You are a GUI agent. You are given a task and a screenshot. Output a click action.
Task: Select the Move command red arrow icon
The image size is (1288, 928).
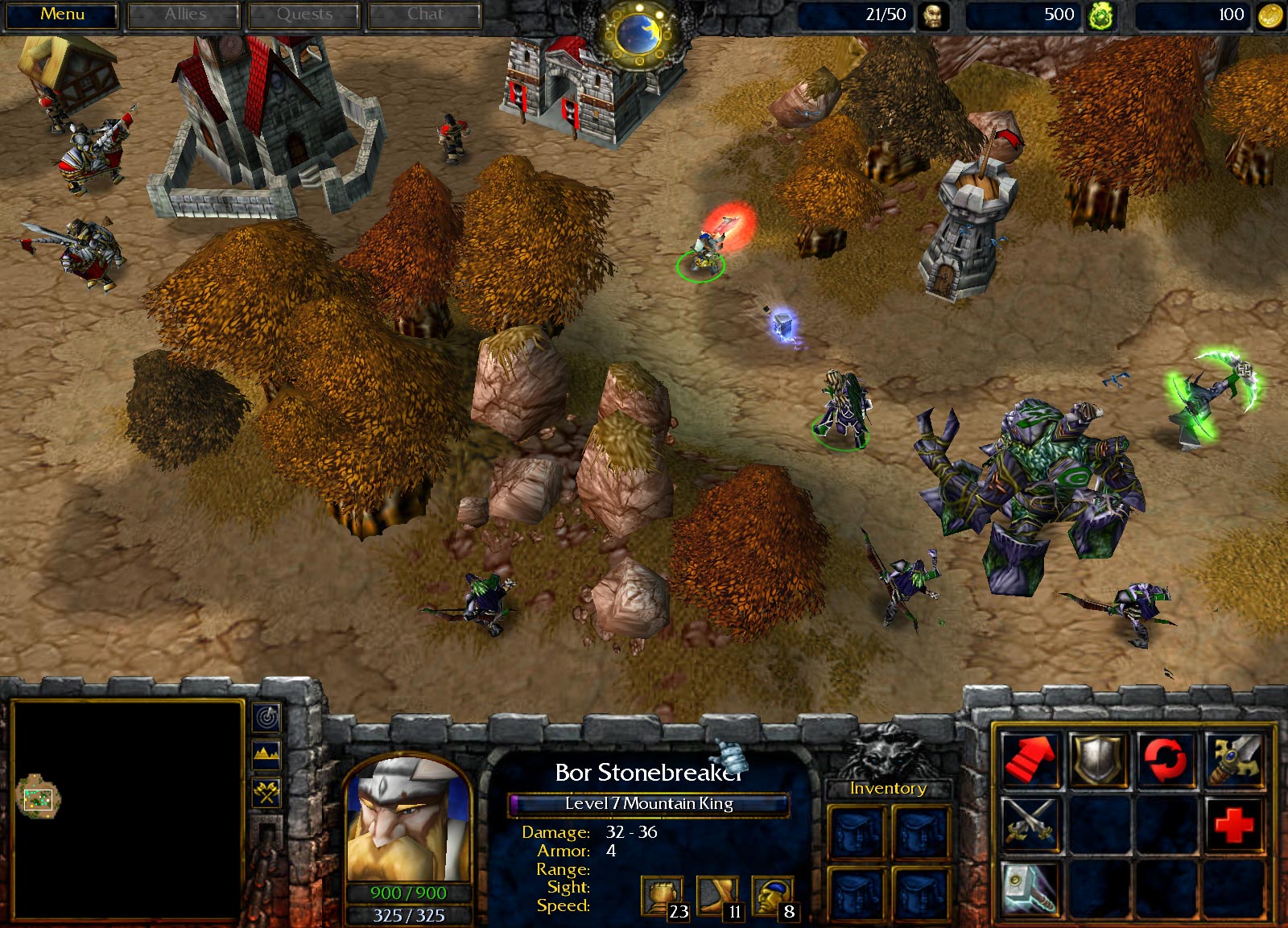(x=1030, y=759)
